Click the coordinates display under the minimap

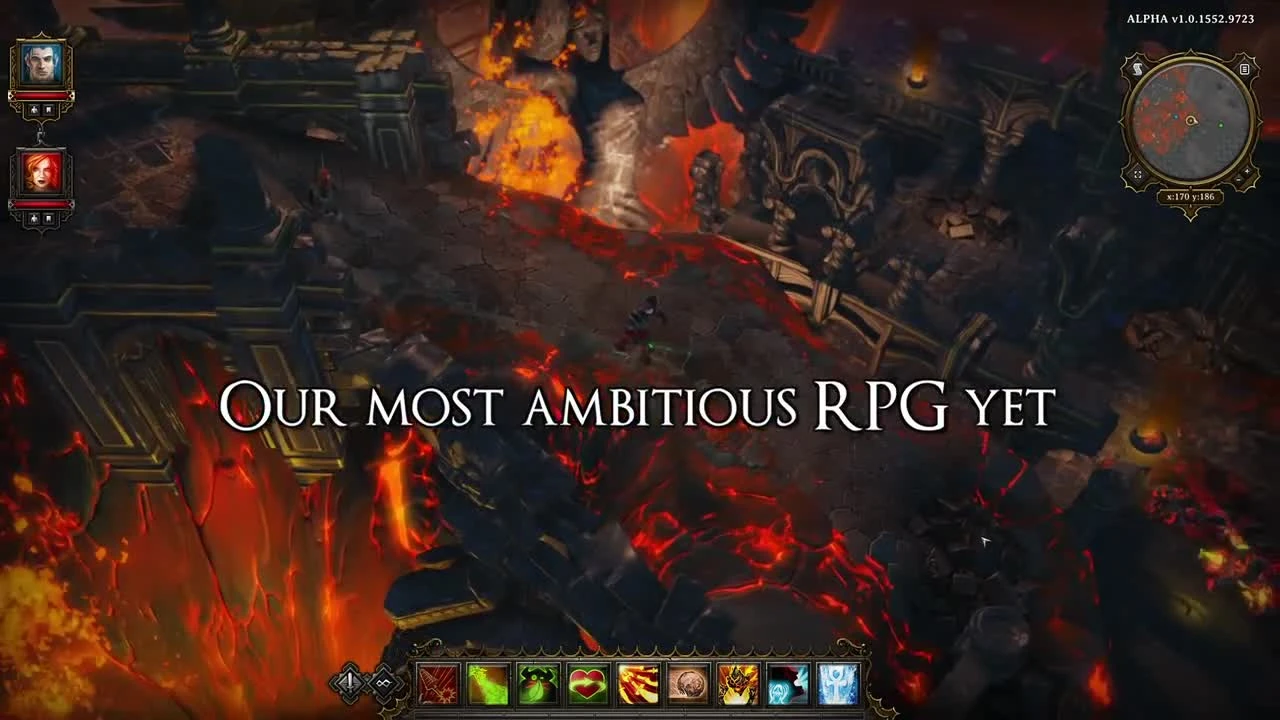tap(1191, 196)
